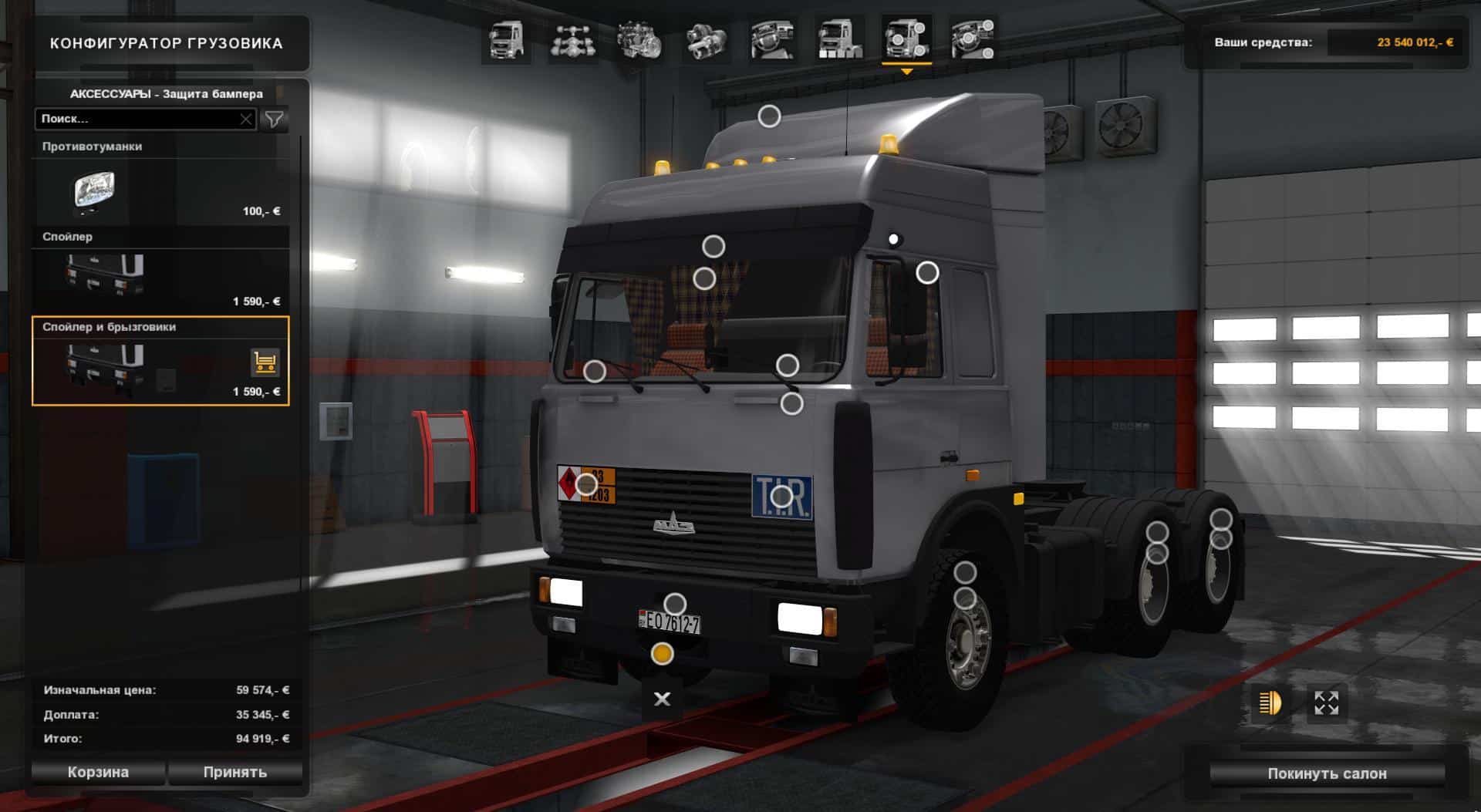Open the funnel filter button
The image size is (1481, 812).
point(274,119)
